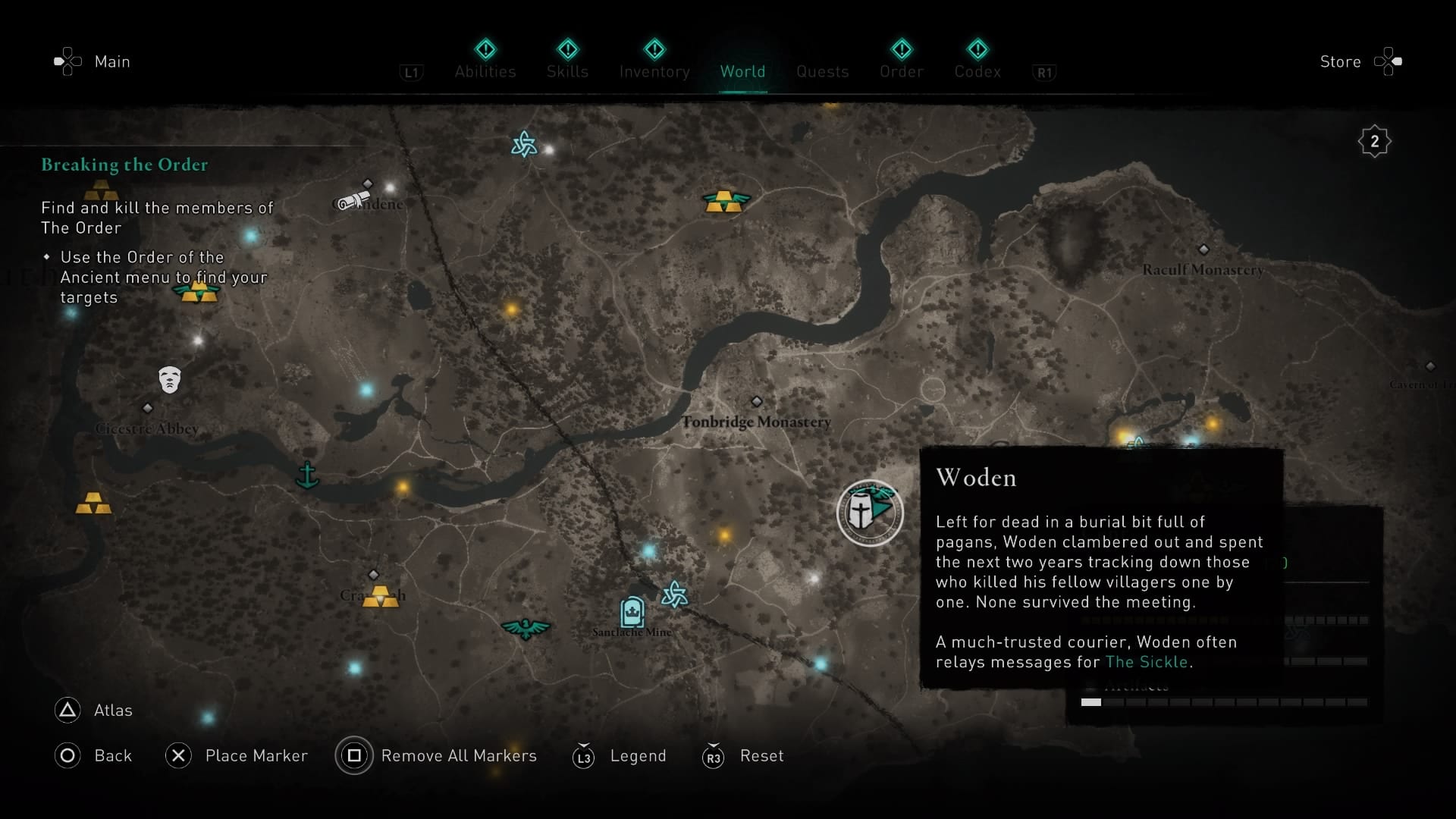1456x819 pixels.
Task: Expand the zoom level 2 indicator
Action: click(1375, 140)
